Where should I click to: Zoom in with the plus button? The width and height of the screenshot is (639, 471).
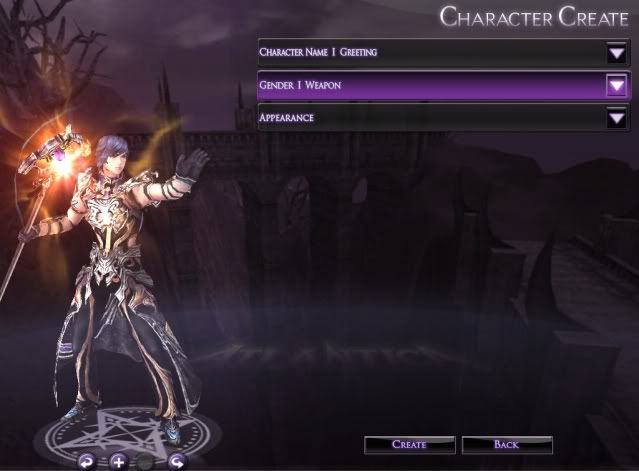[118, 461]
